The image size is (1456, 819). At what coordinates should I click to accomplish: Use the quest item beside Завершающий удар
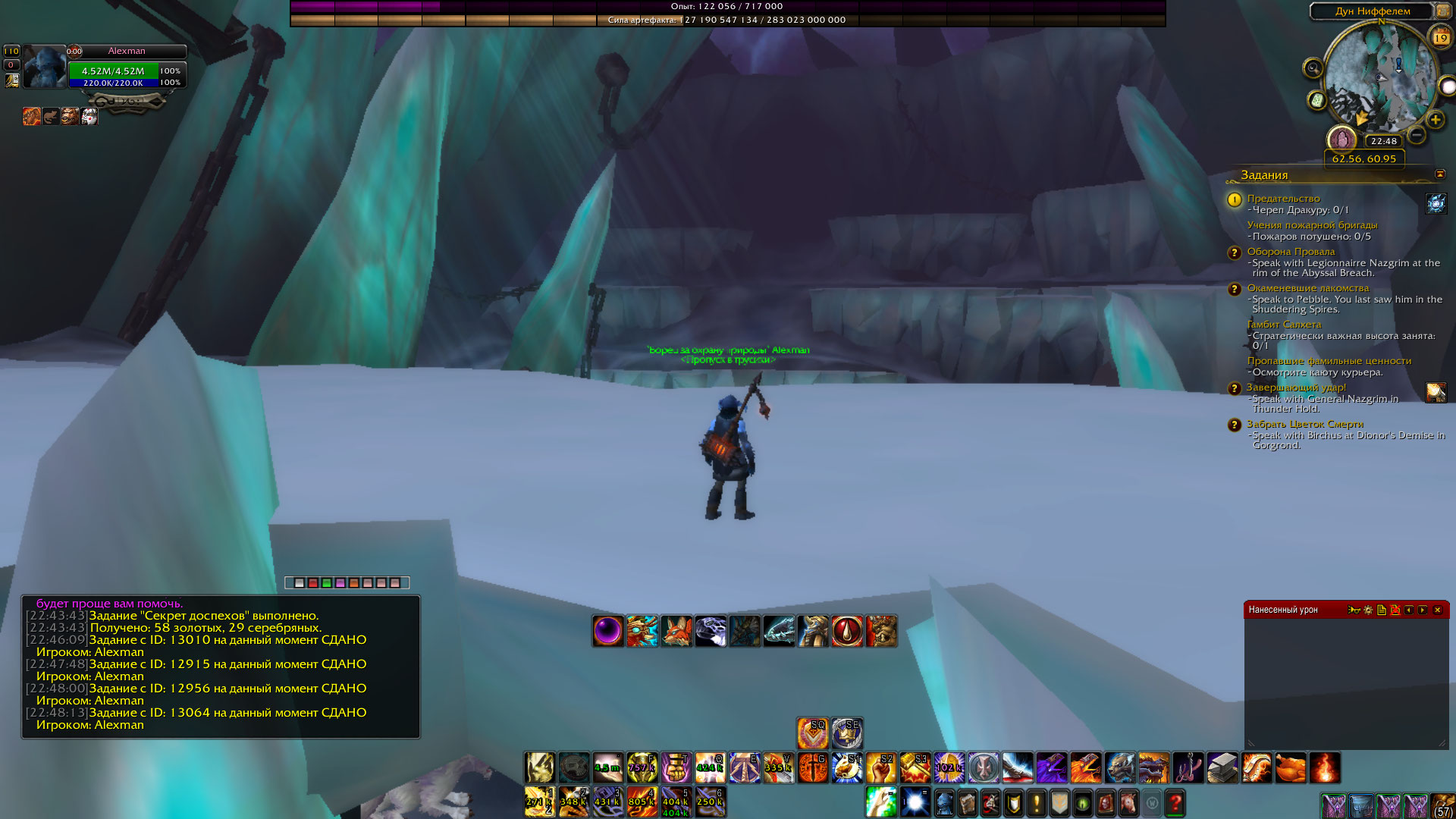(1436, 392)
